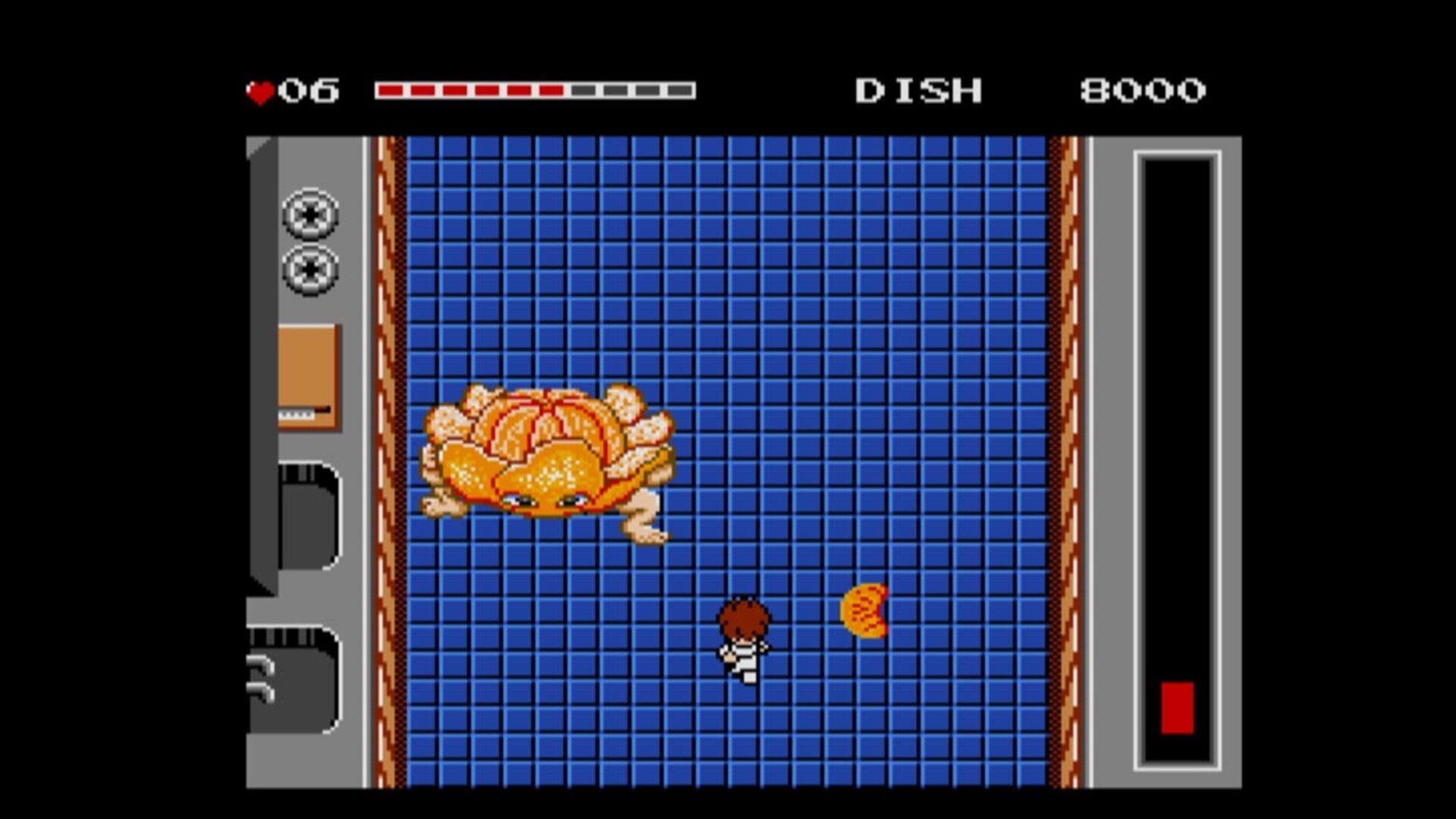Select the DISH label at the top

tap(919, 89)
